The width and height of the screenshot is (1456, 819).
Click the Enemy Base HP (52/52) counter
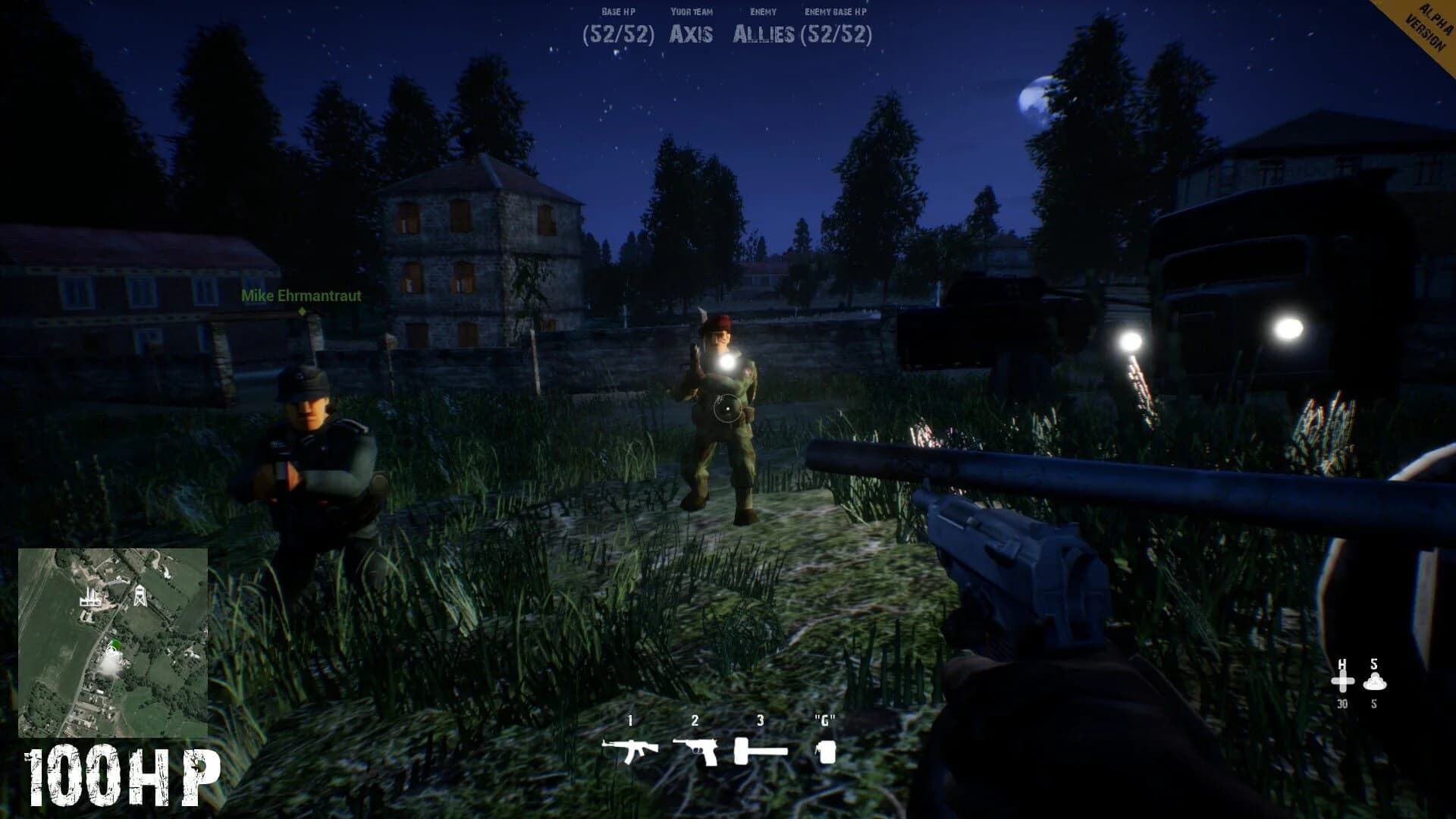(x=838, y=33)
